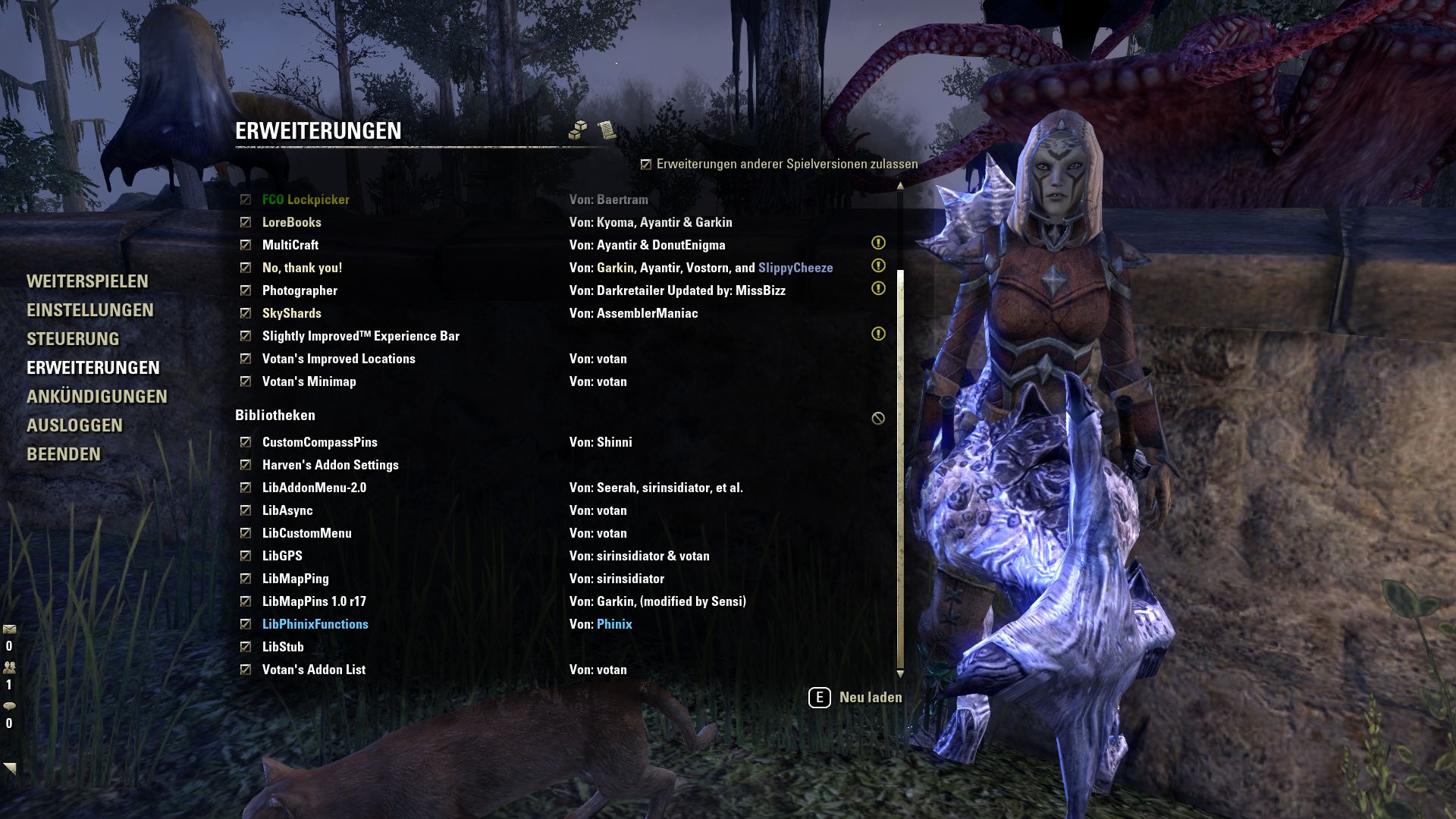Click the Phinix author link
Viewport: 1456px width, 819px height.
(x=613, y=623)
